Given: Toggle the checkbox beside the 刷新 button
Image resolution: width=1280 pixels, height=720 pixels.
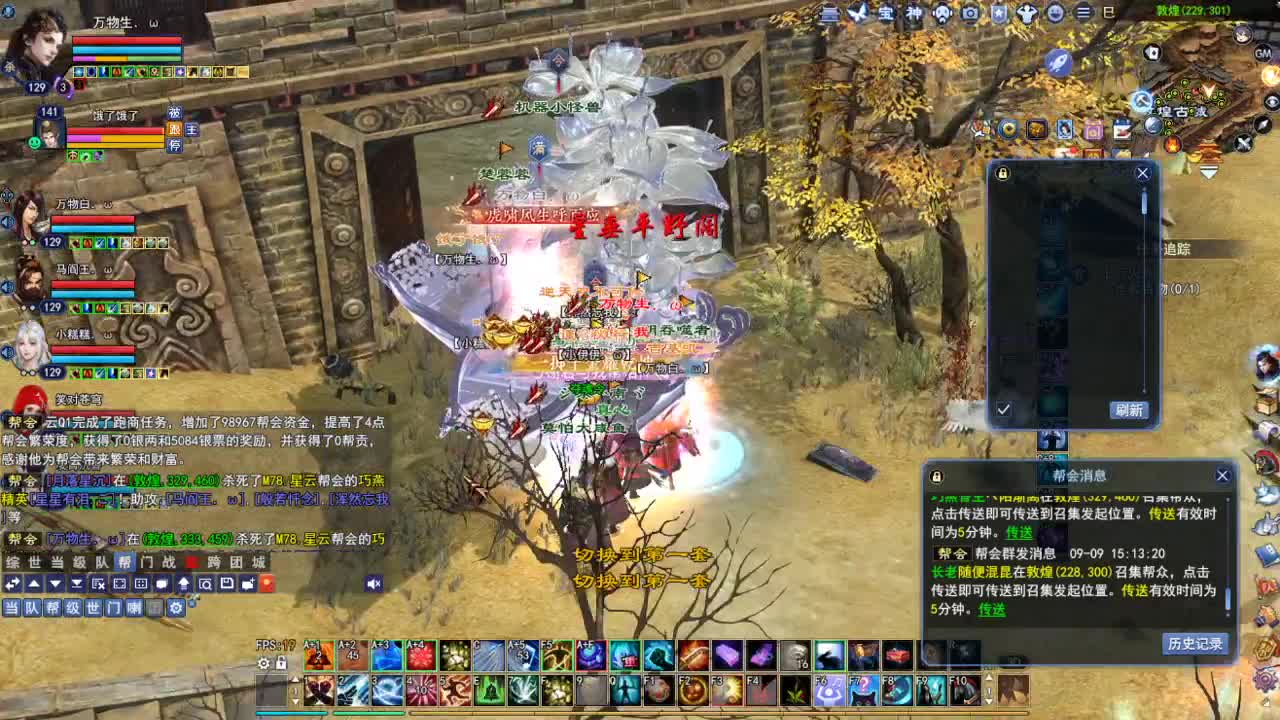Looking at the screenshot, I should coord(1003,409).
